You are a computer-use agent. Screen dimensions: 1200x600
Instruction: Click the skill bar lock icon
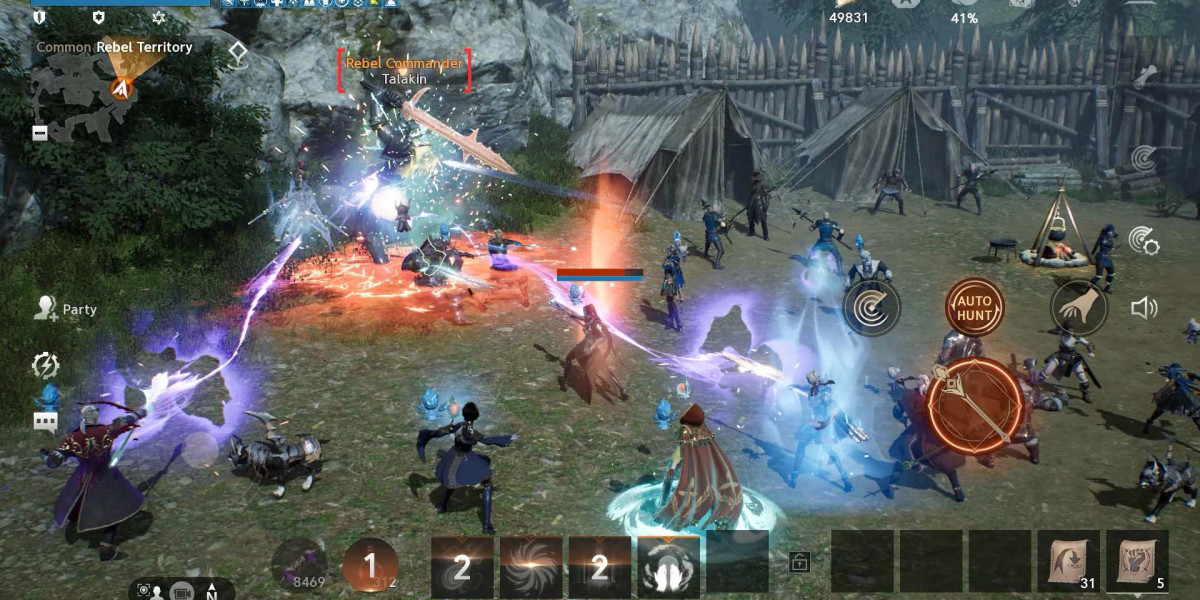point(799,562)
